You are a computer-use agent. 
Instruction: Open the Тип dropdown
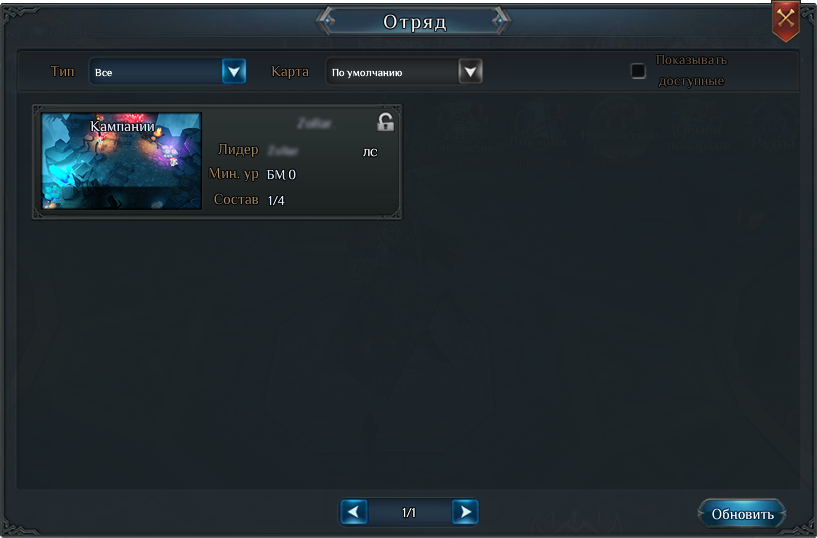pos(234,72)
